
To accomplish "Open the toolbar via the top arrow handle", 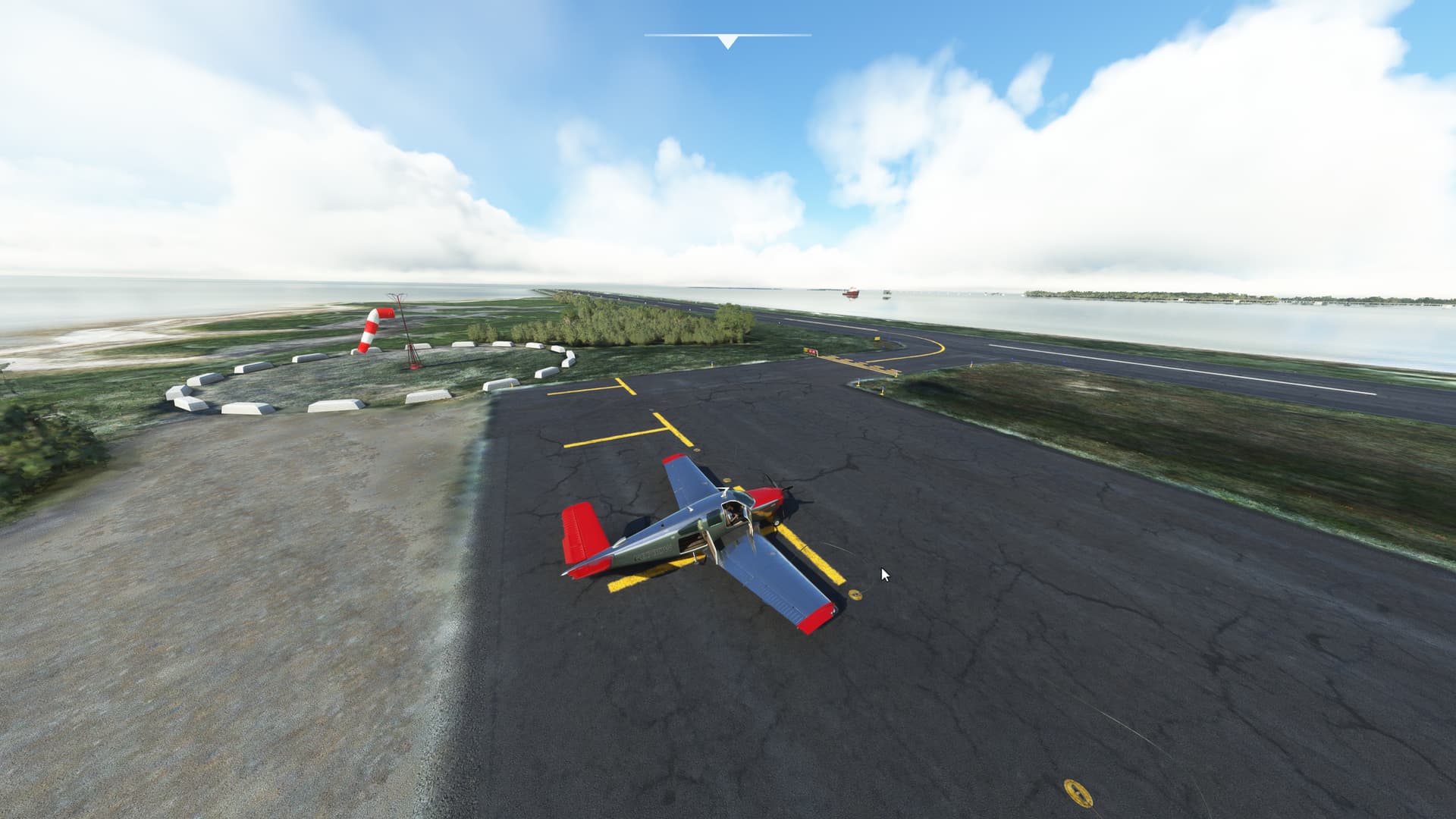I will click(x=727, y=41).
